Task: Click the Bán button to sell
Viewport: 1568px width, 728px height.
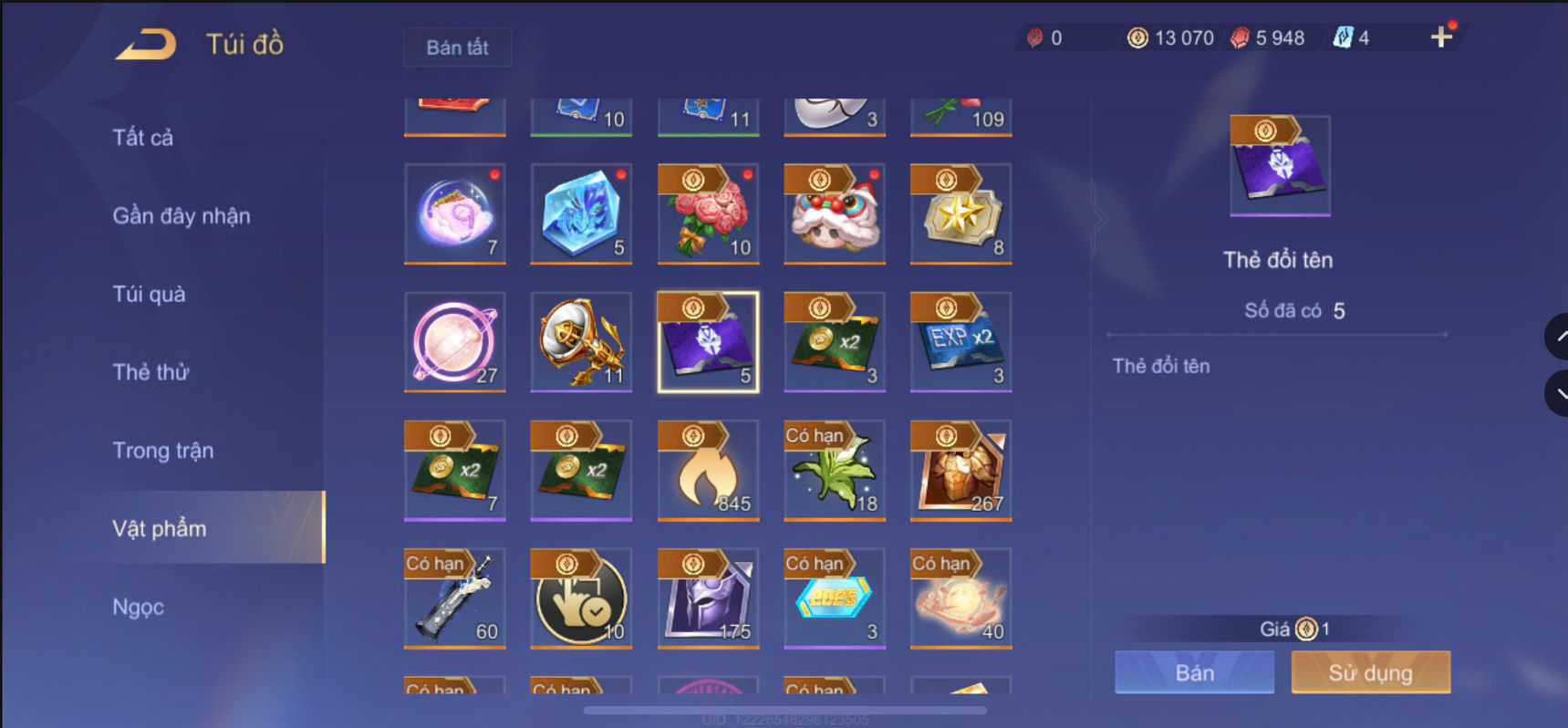Action: pyautogui.click(x=1193, y=672)
